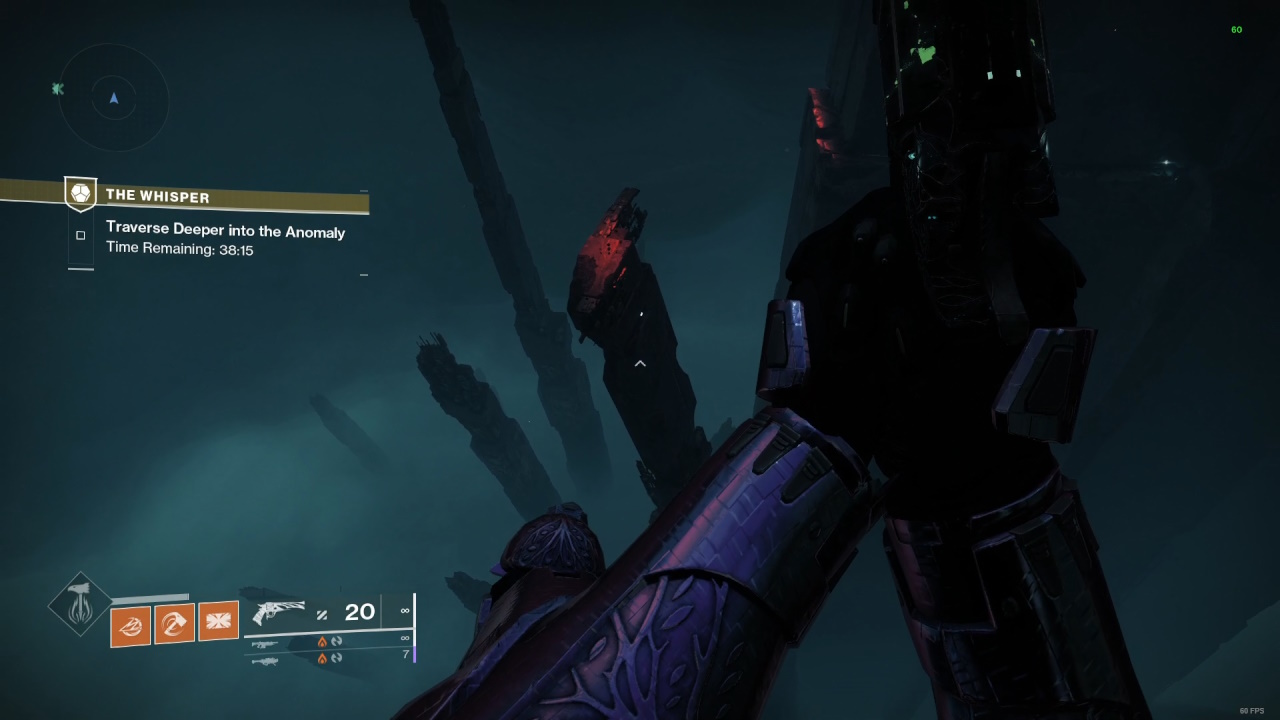Select the hand cannon weapon icon
The height and width of the screenshot is (720, 1280).
point(280,612)
